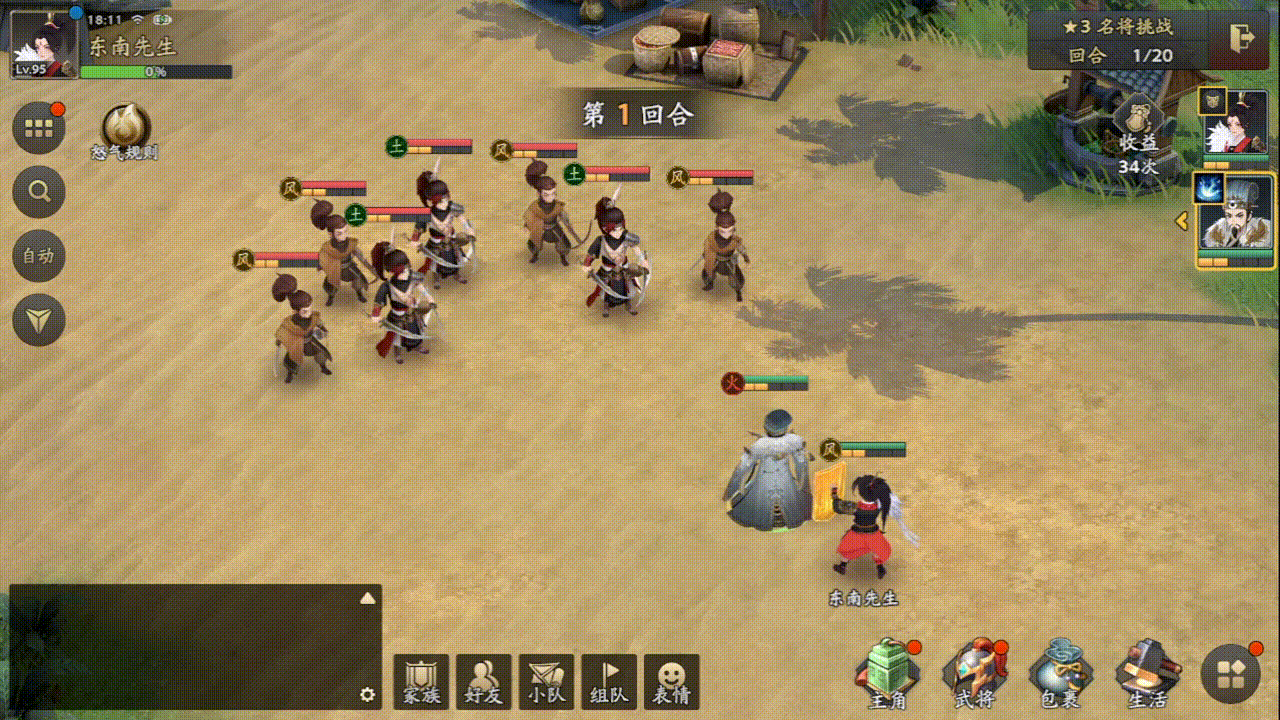Open the 武将 generals menu
This screenshot has width=1280, height=720.
point(973,675)
